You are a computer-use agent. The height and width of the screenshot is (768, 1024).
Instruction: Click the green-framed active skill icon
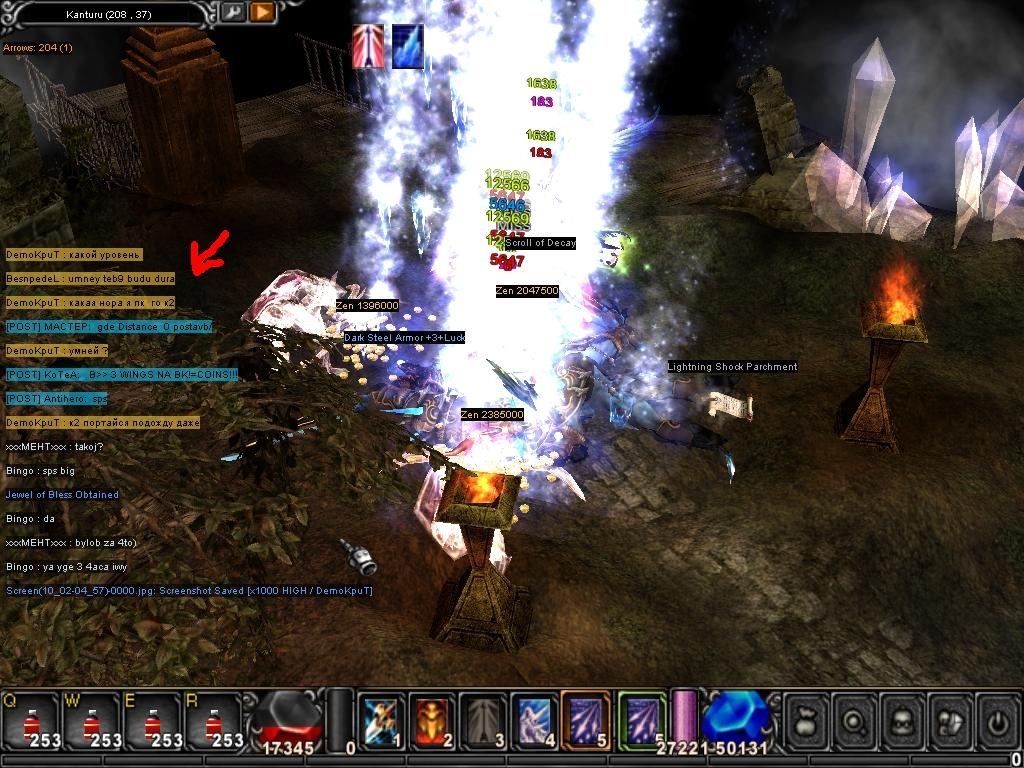pyautogui.click(x=643, y=719)
